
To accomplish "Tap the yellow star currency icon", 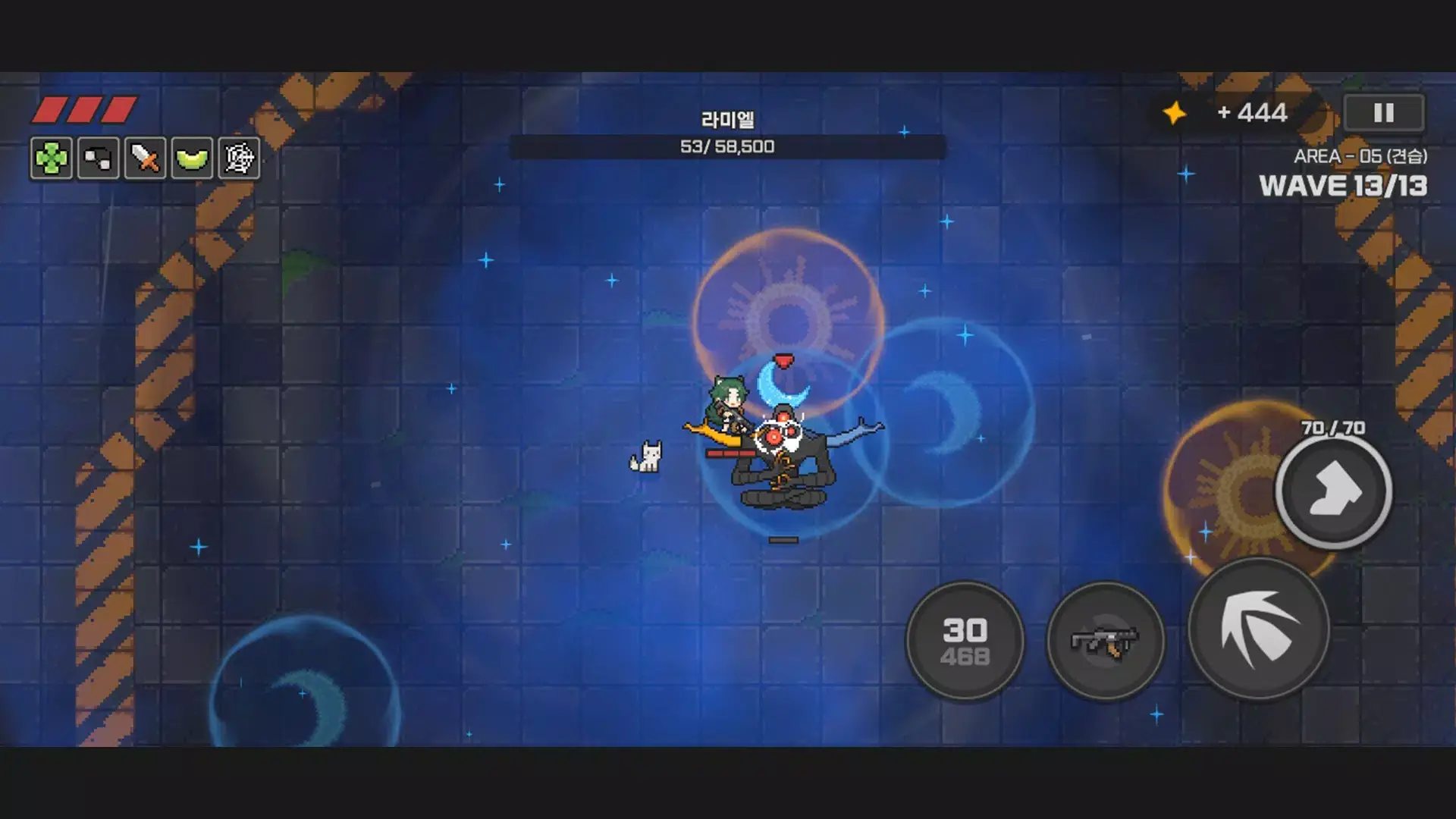I will click(1174, 113).
